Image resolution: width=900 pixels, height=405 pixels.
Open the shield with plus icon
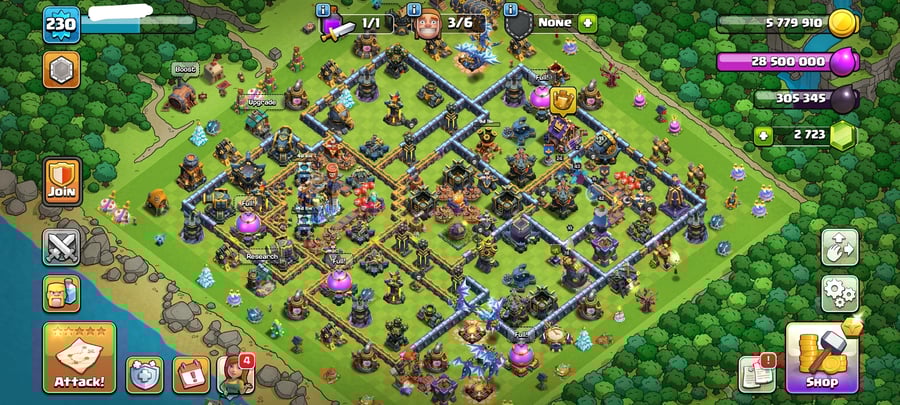144,374
